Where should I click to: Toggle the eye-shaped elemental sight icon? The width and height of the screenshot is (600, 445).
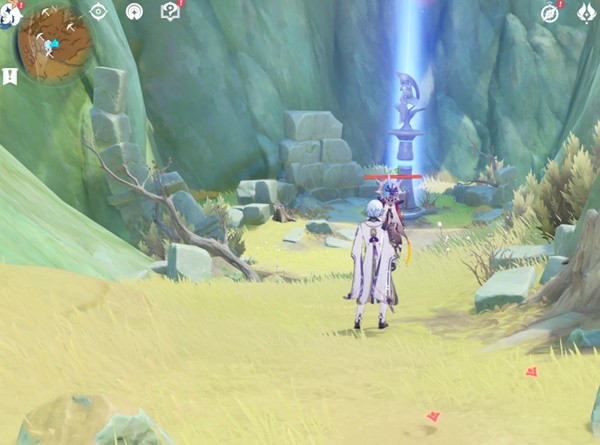98,12
